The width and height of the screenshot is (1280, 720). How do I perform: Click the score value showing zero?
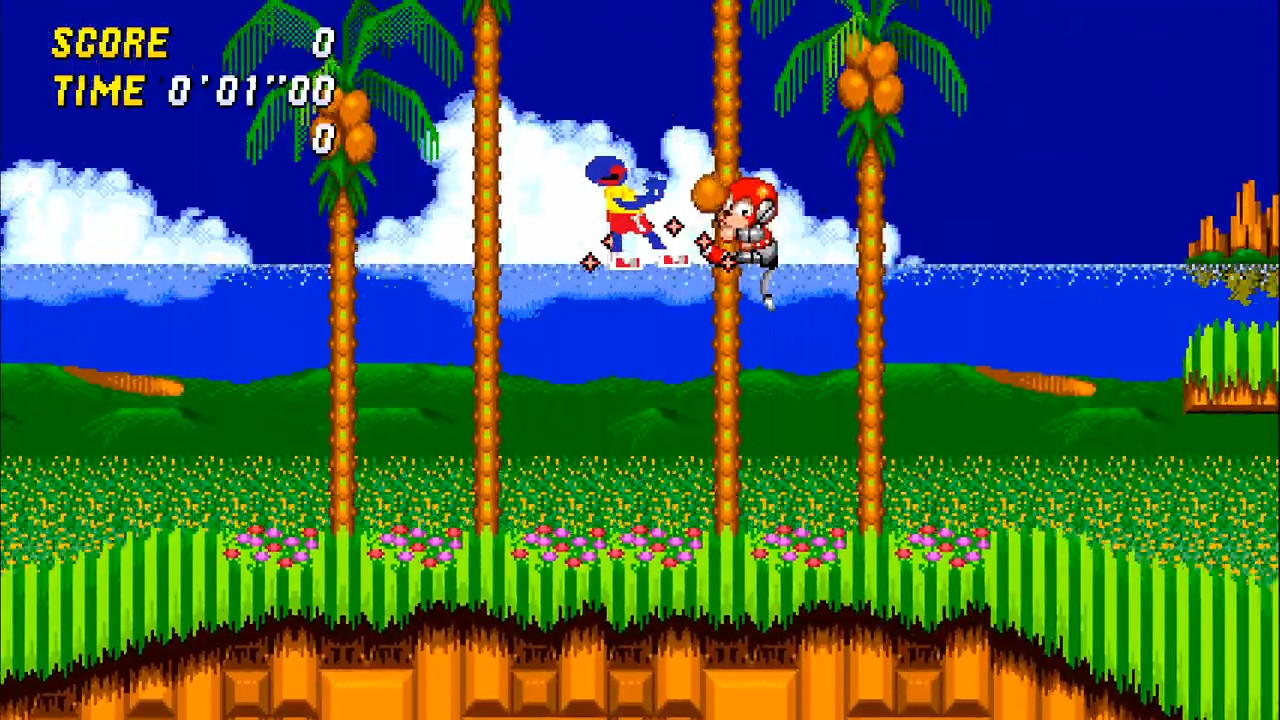click(322, 42)
